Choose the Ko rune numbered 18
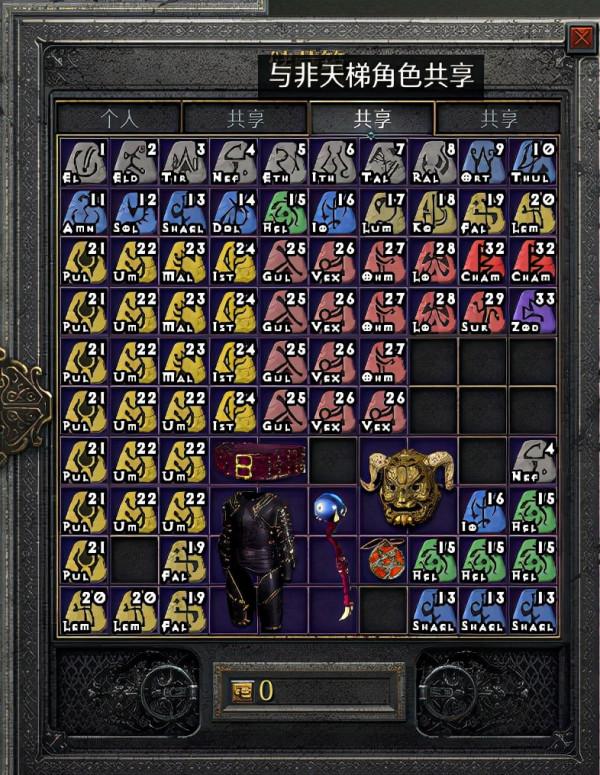Screen dimensions: 600x775 click(x=434, y=211)
